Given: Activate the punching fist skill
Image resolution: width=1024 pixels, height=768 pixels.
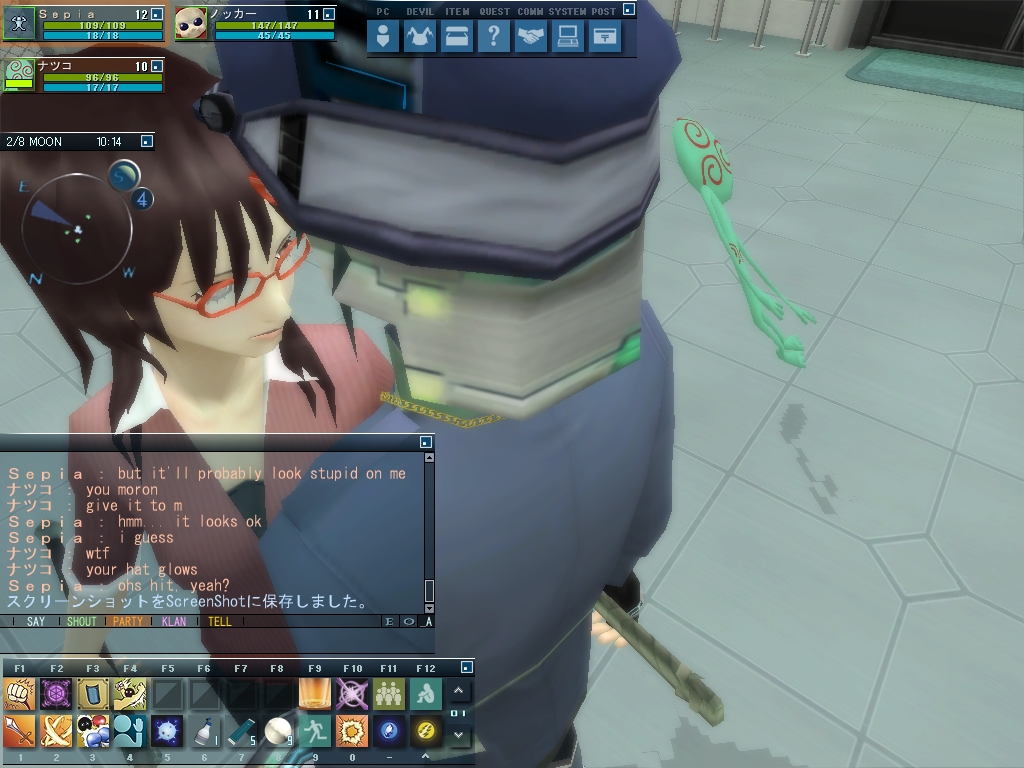Looking at the screenshot, I should coord(20,693).
